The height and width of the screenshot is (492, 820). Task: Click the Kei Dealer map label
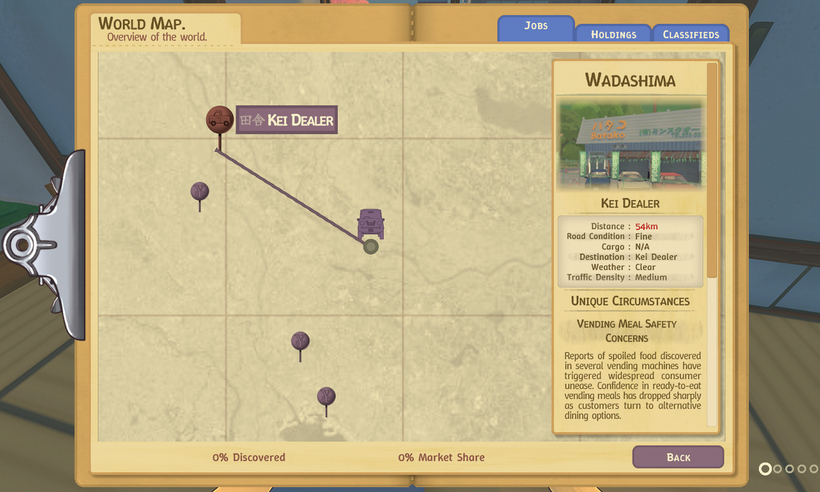pyautogui.click(x=287, y=120)
